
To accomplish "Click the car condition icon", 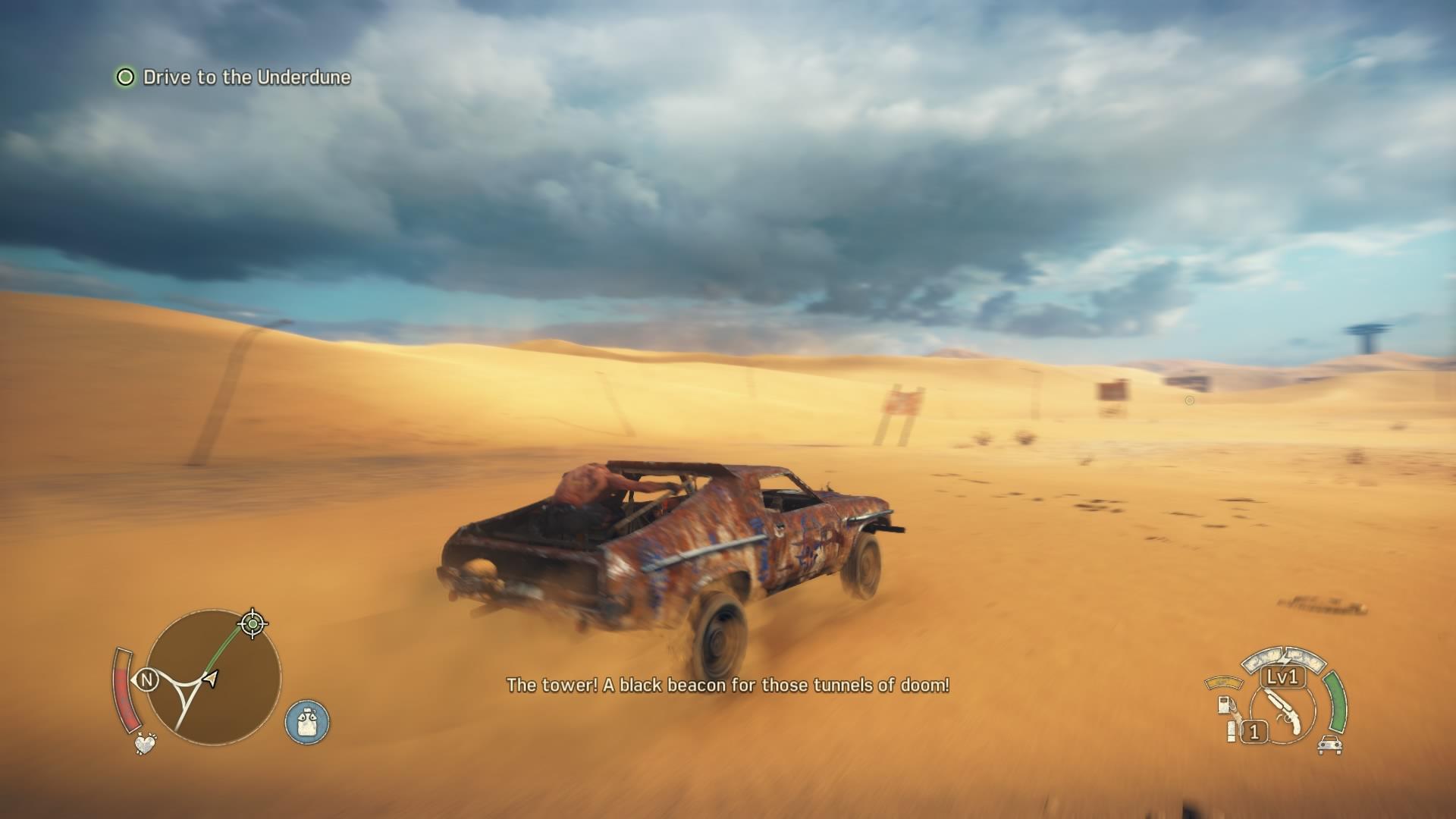I will 1329,745.
